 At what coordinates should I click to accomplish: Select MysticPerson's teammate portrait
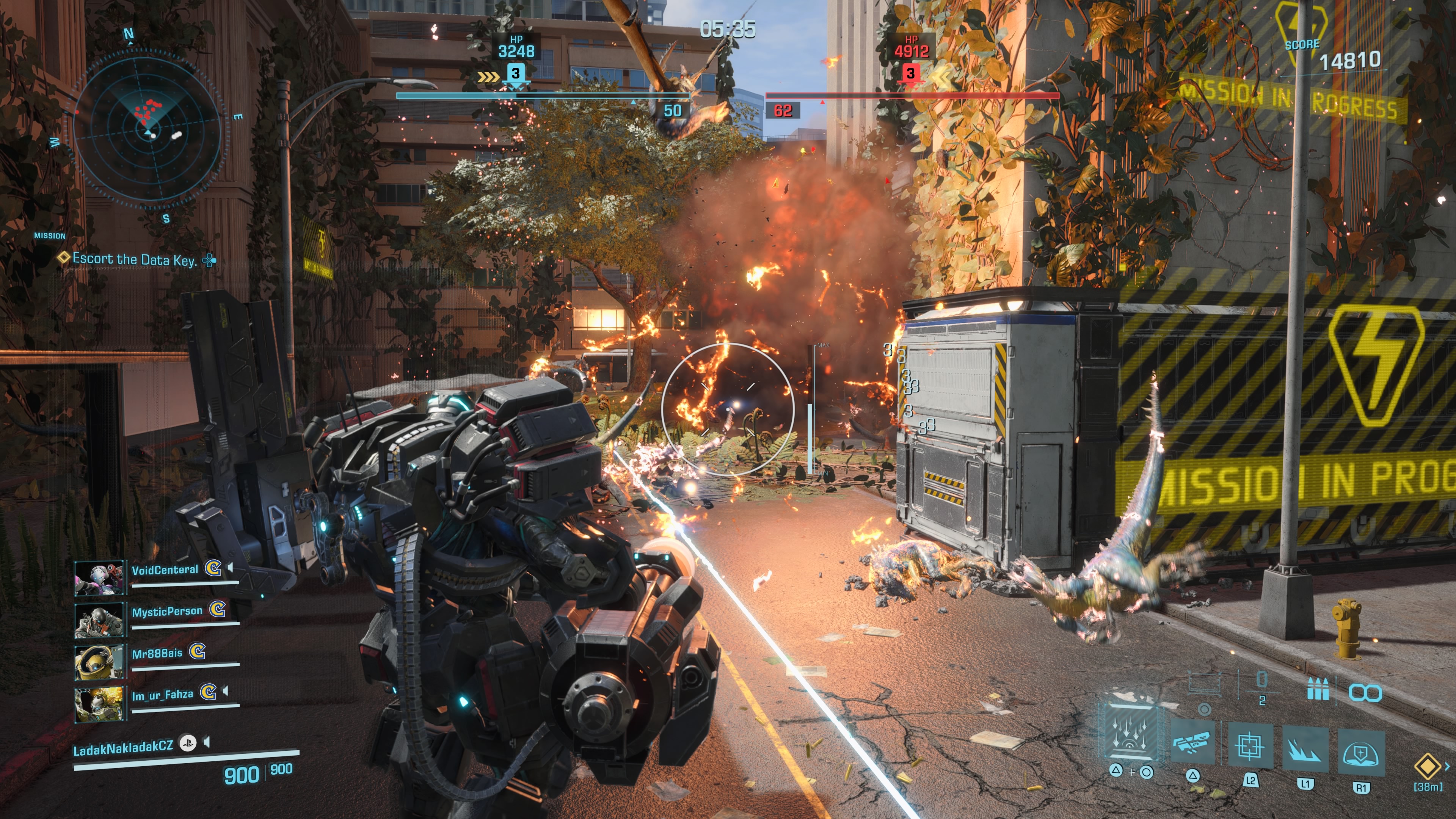click(x=99, y=620)
